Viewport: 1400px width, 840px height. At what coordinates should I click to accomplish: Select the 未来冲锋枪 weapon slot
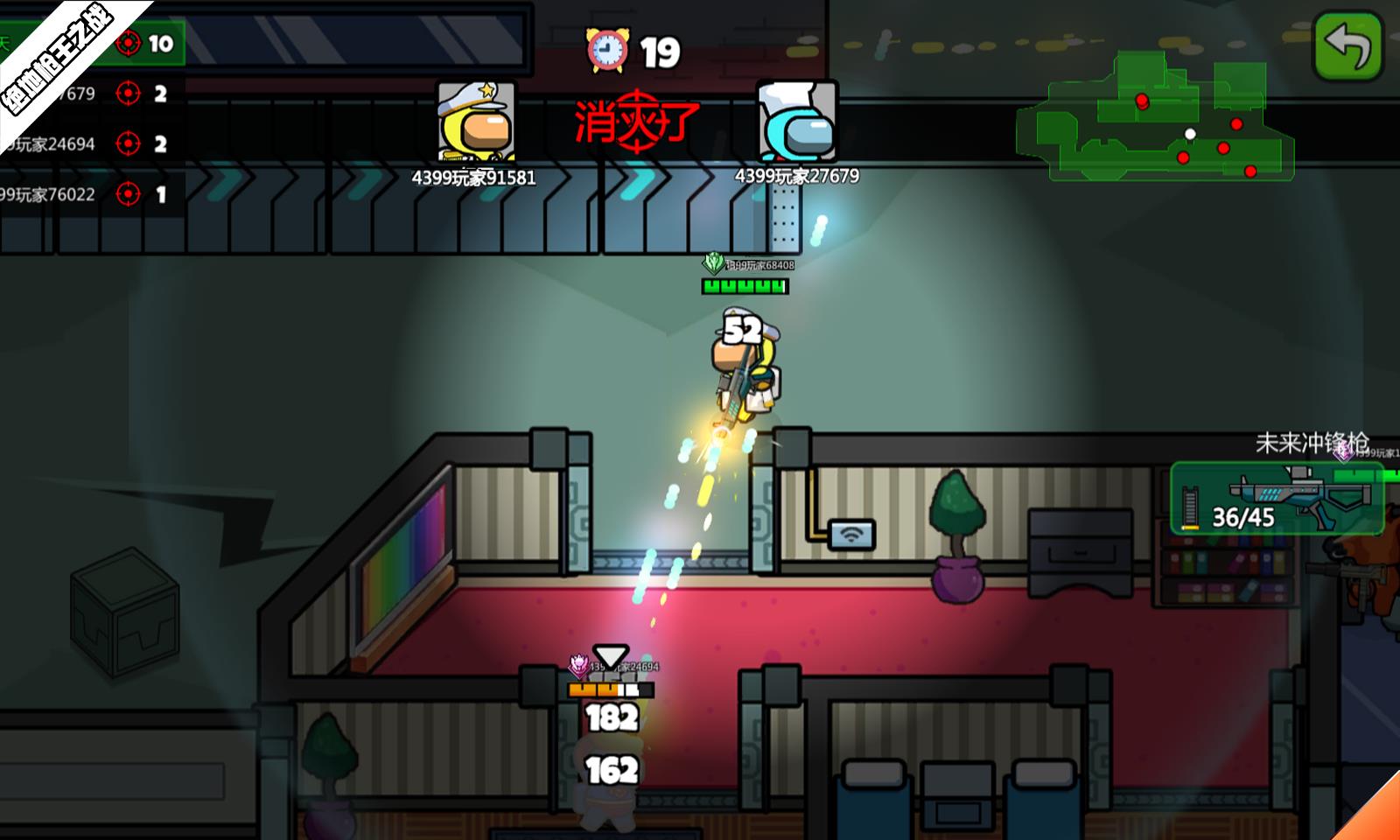tap(1277, 499)
